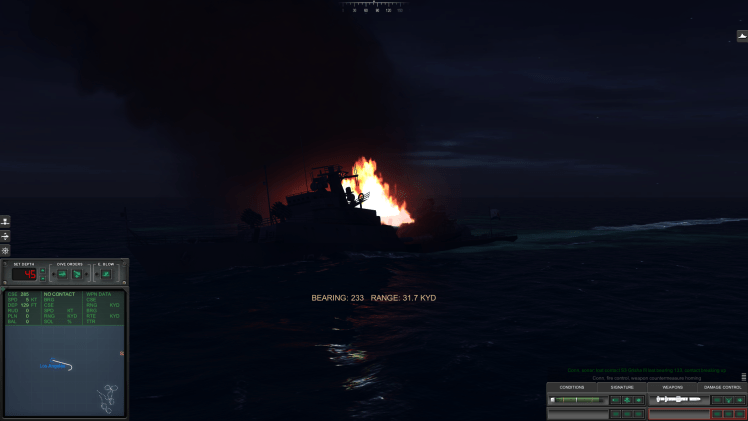The image size is (748, 421).
Task: Click the right Dive Orders button
Action: tap(77, 274)
